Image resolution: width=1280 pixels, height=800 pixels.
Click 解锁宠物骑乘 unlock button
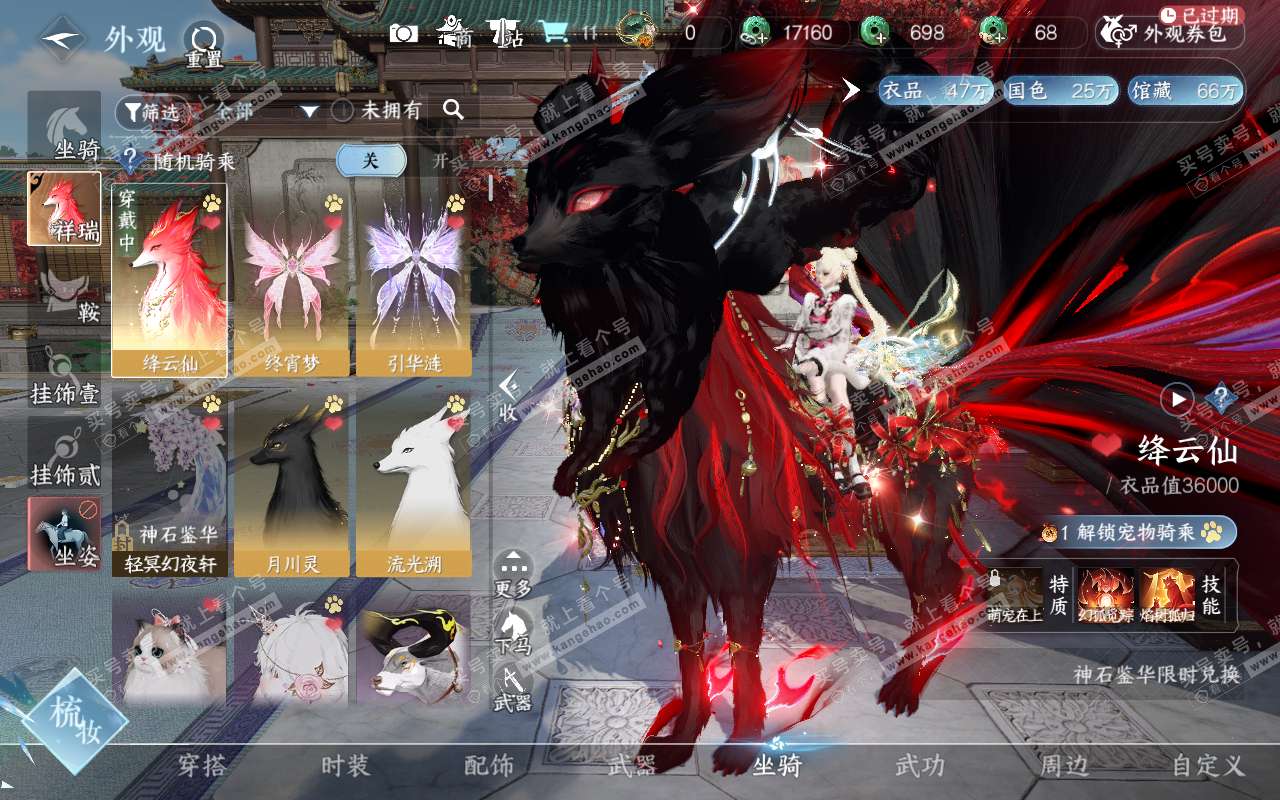(1138, 532)
